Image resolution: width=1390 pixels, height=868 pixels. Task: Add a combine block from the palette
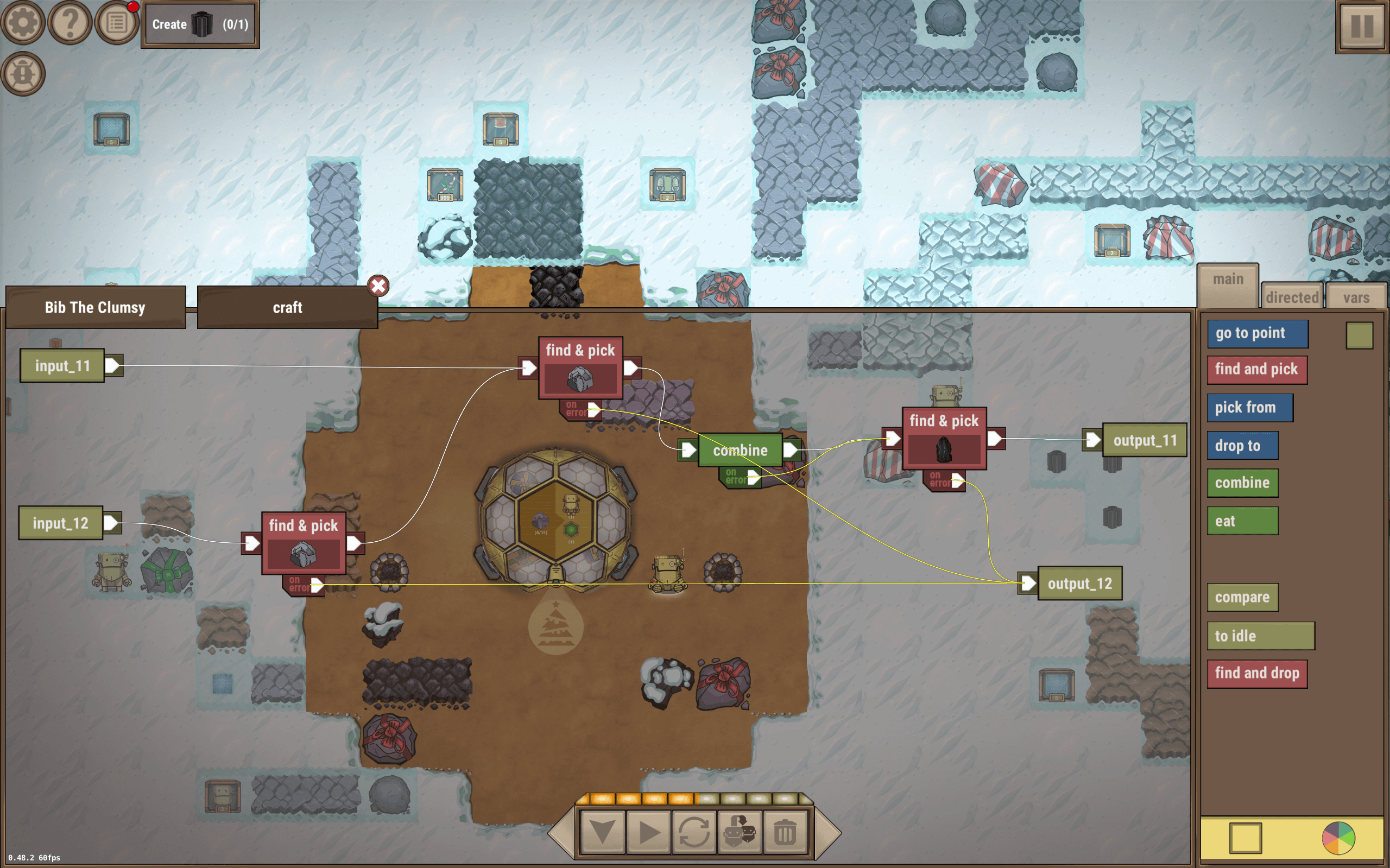[1242, 483]
